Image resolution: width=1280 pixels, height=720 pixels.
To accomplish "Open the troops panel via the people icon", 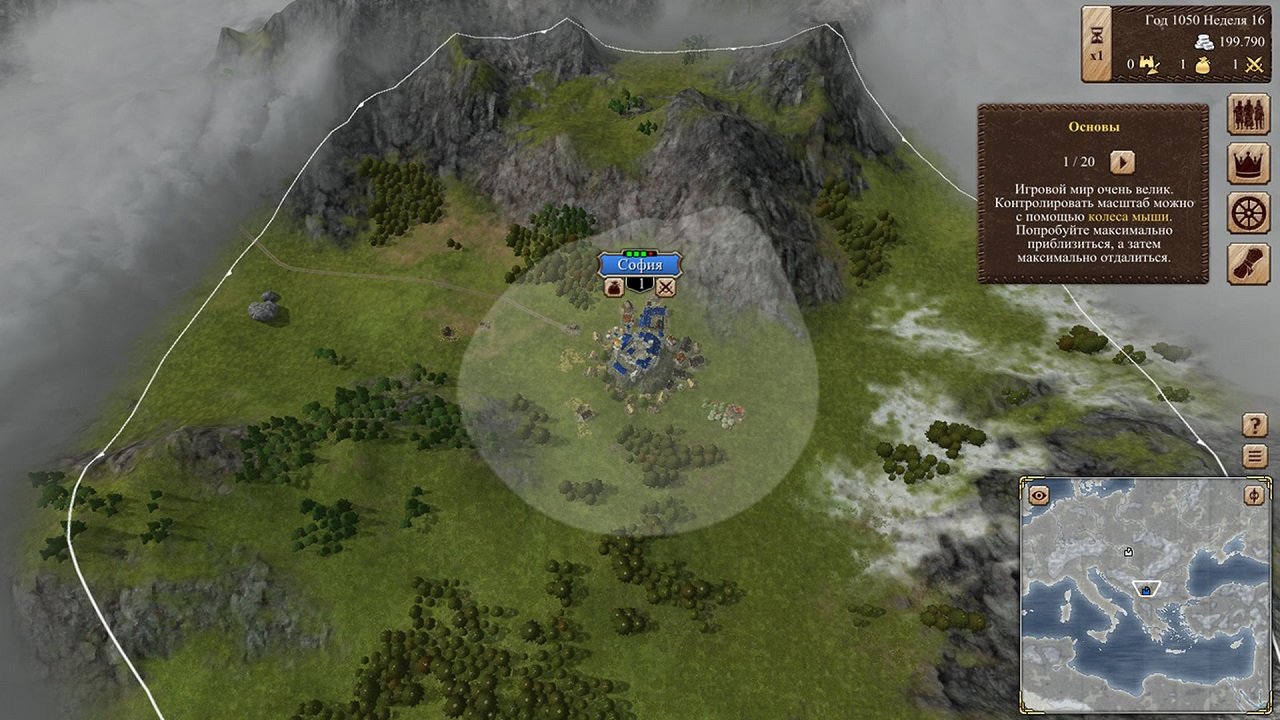I will pyautogui.click(x=1247, y=113).
